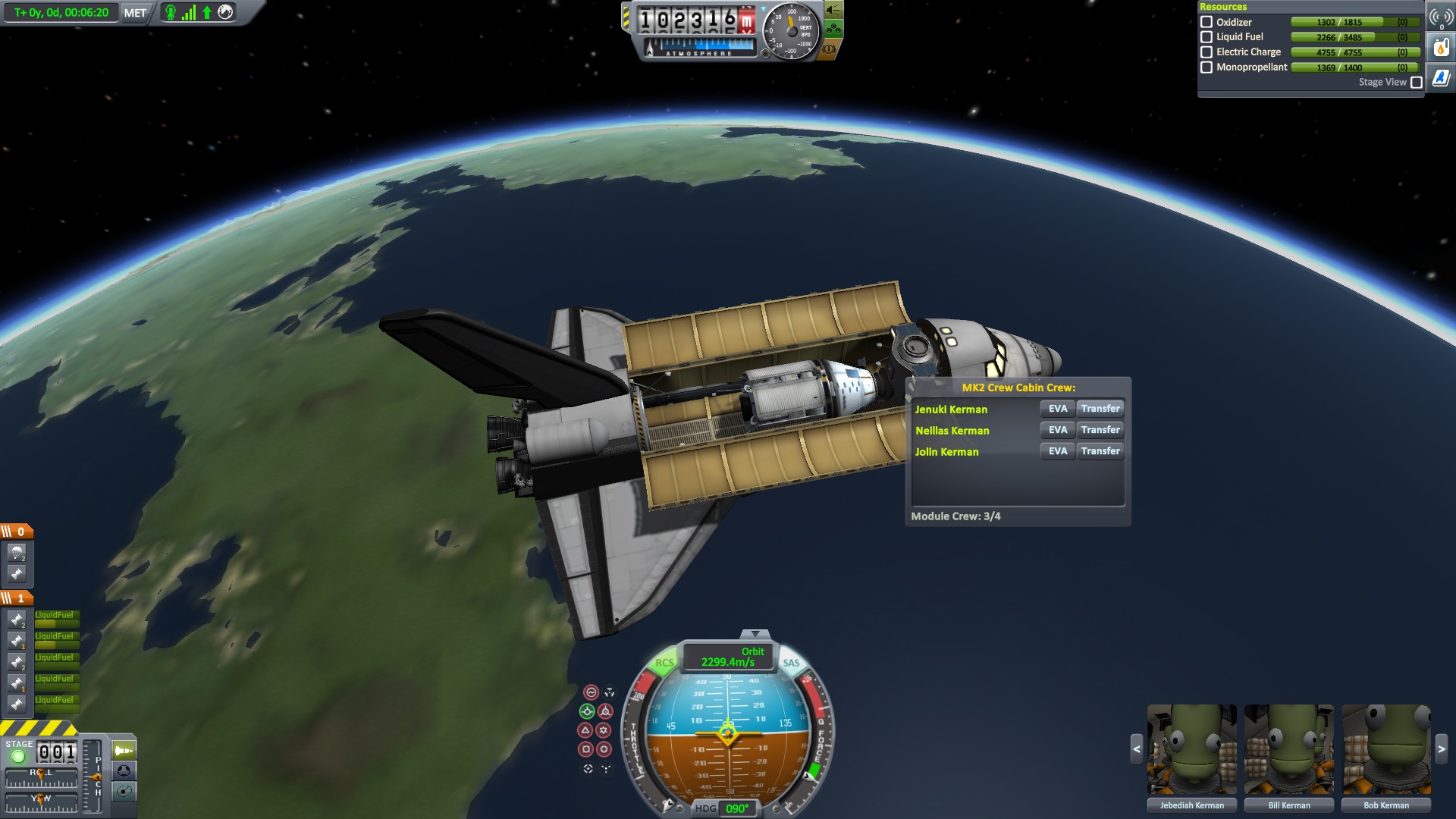The image size is (1456, 819).
Task: Click the MET mission time toggle
Action: coord(135,13)
